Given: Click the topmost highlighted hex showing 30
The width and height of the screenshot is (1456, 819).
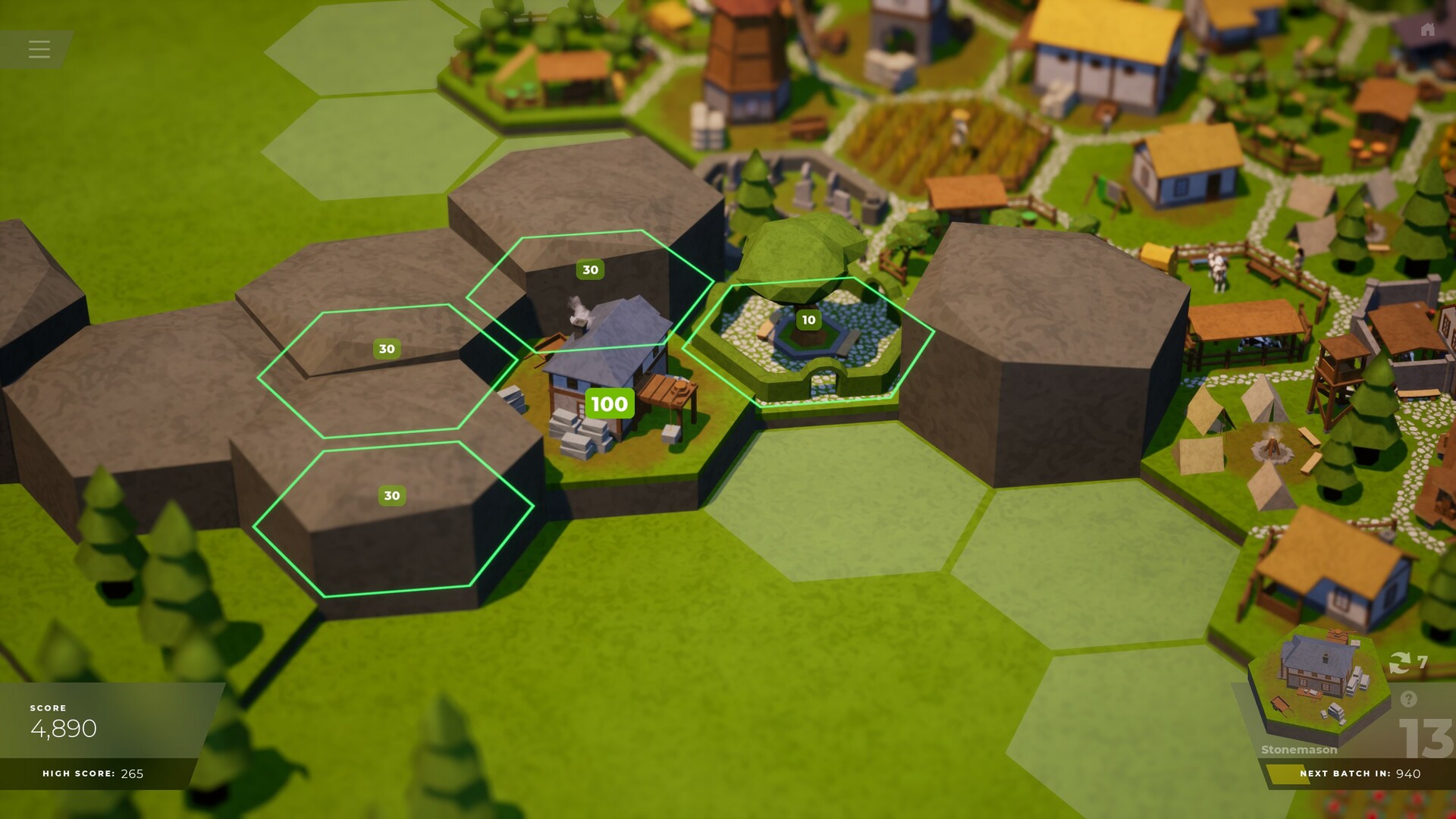Looking at the screenshot, I should [589, 269].
